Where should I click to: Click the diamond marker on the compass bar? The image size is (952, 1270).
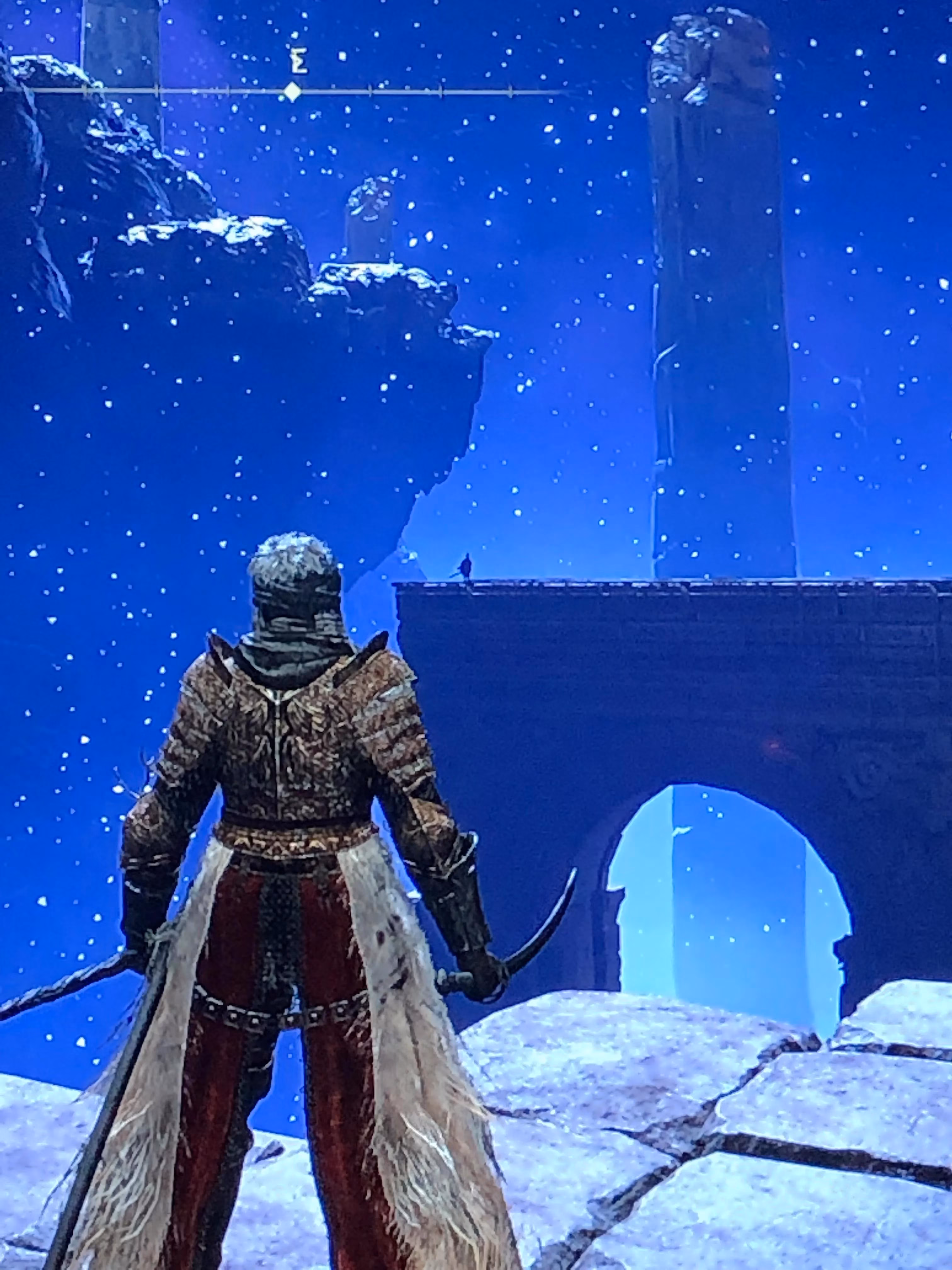pyautogui.click(x=293, y=92)
